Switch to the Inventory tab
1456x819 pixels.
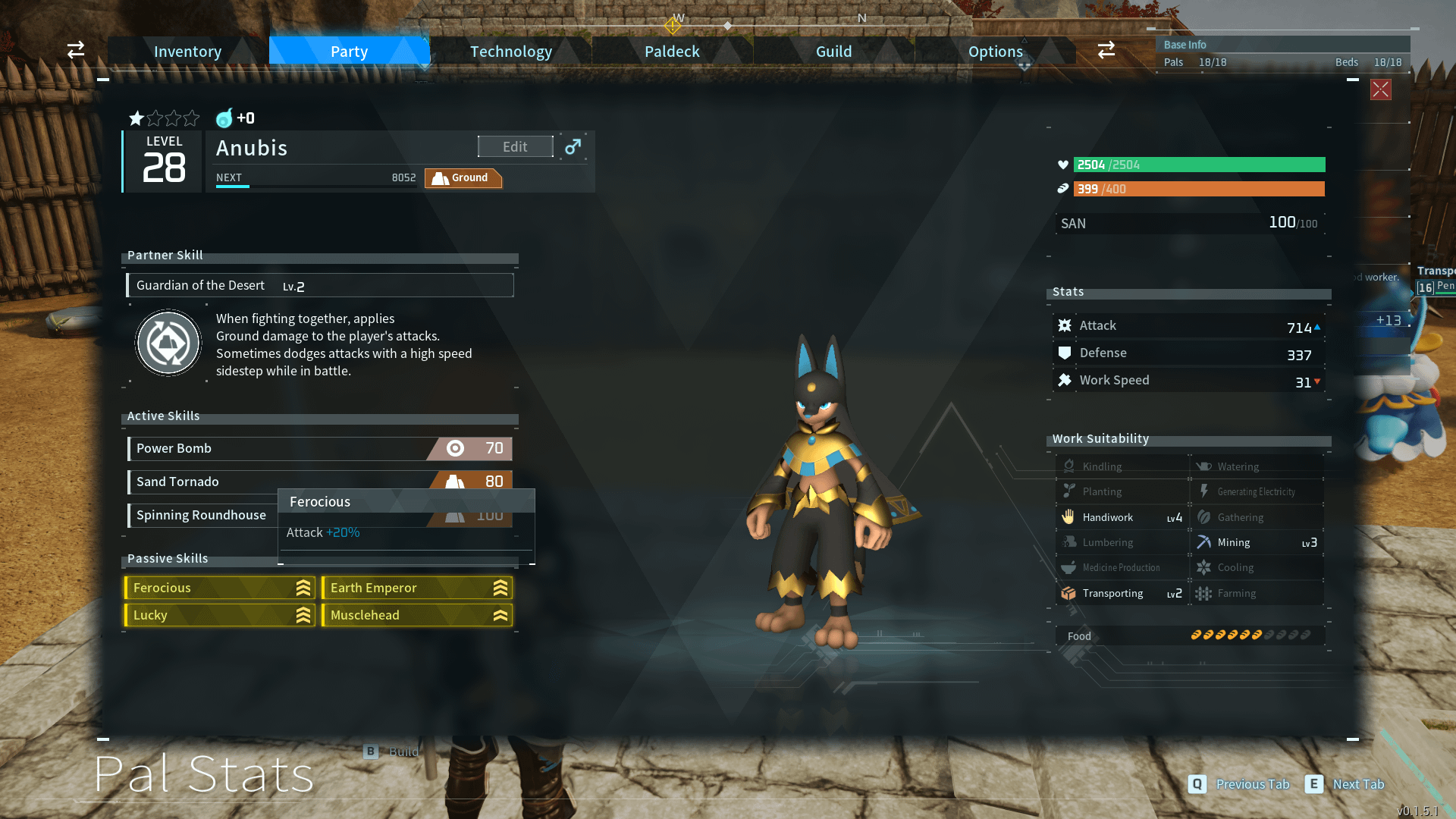click(187, 52)
